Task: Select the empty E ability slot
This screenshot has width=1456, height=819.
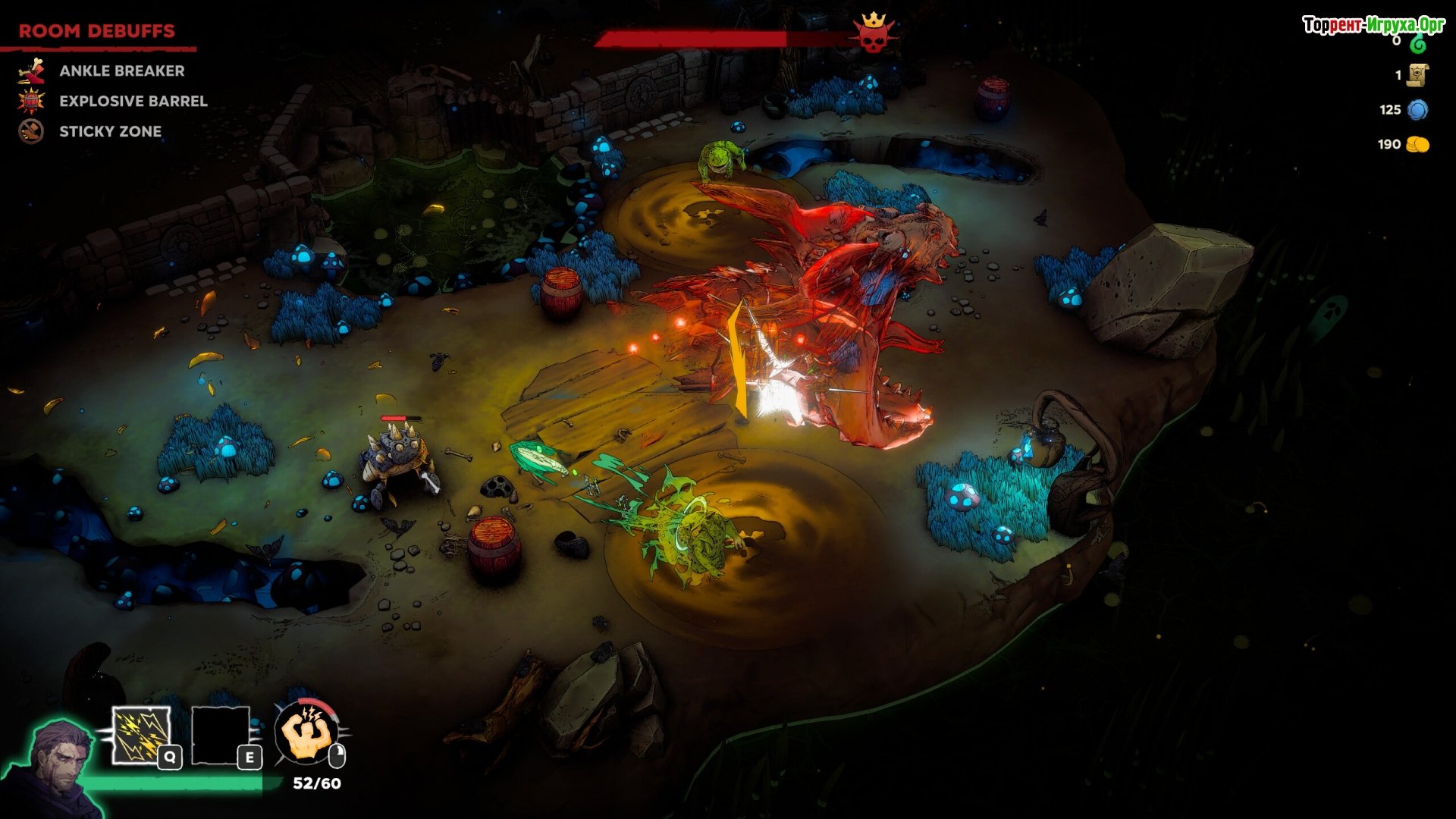Action: pyautogui.click(x=221, y=735)
